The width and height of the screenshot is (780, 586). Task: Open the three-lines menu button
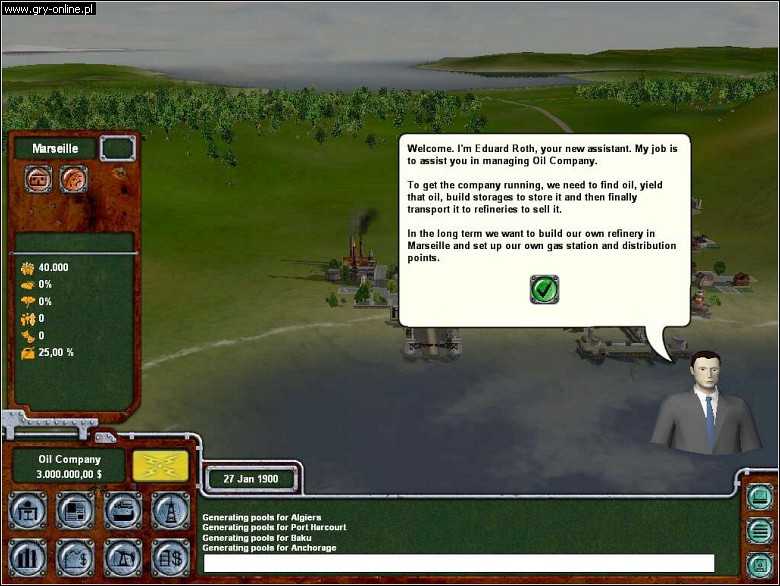point(759,530)
